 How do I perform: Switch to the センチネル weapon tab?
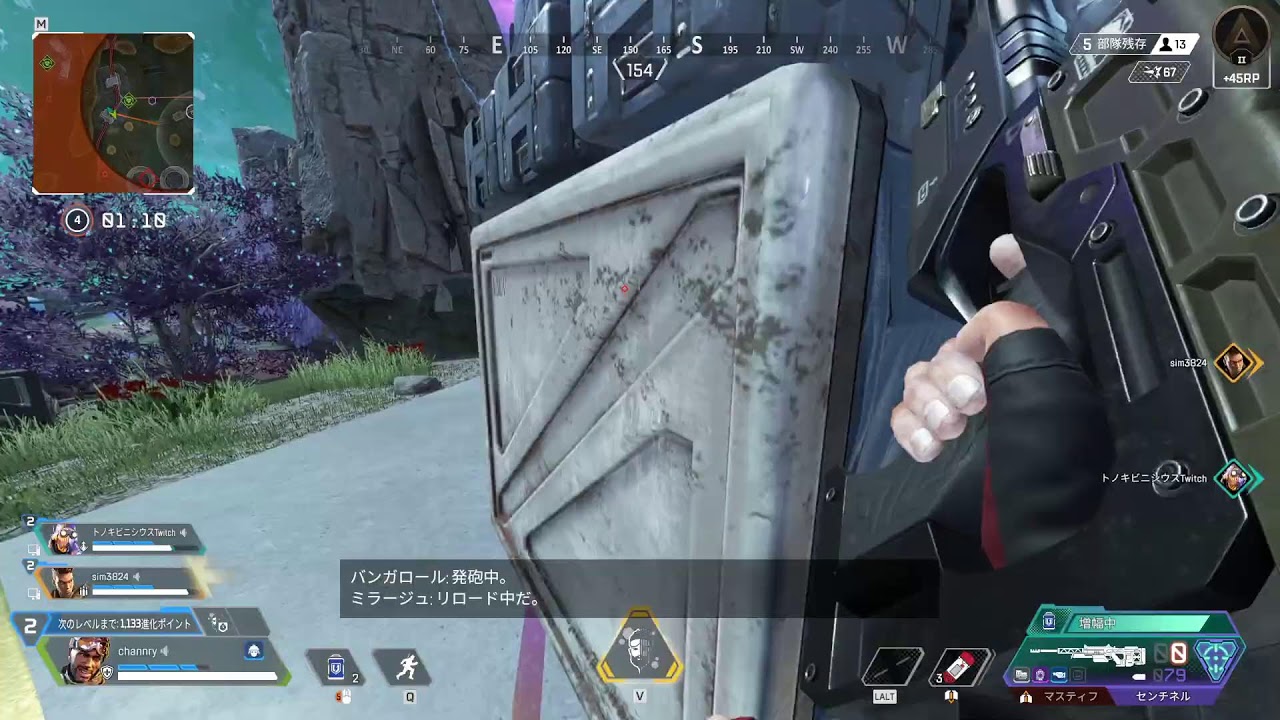1162,696
